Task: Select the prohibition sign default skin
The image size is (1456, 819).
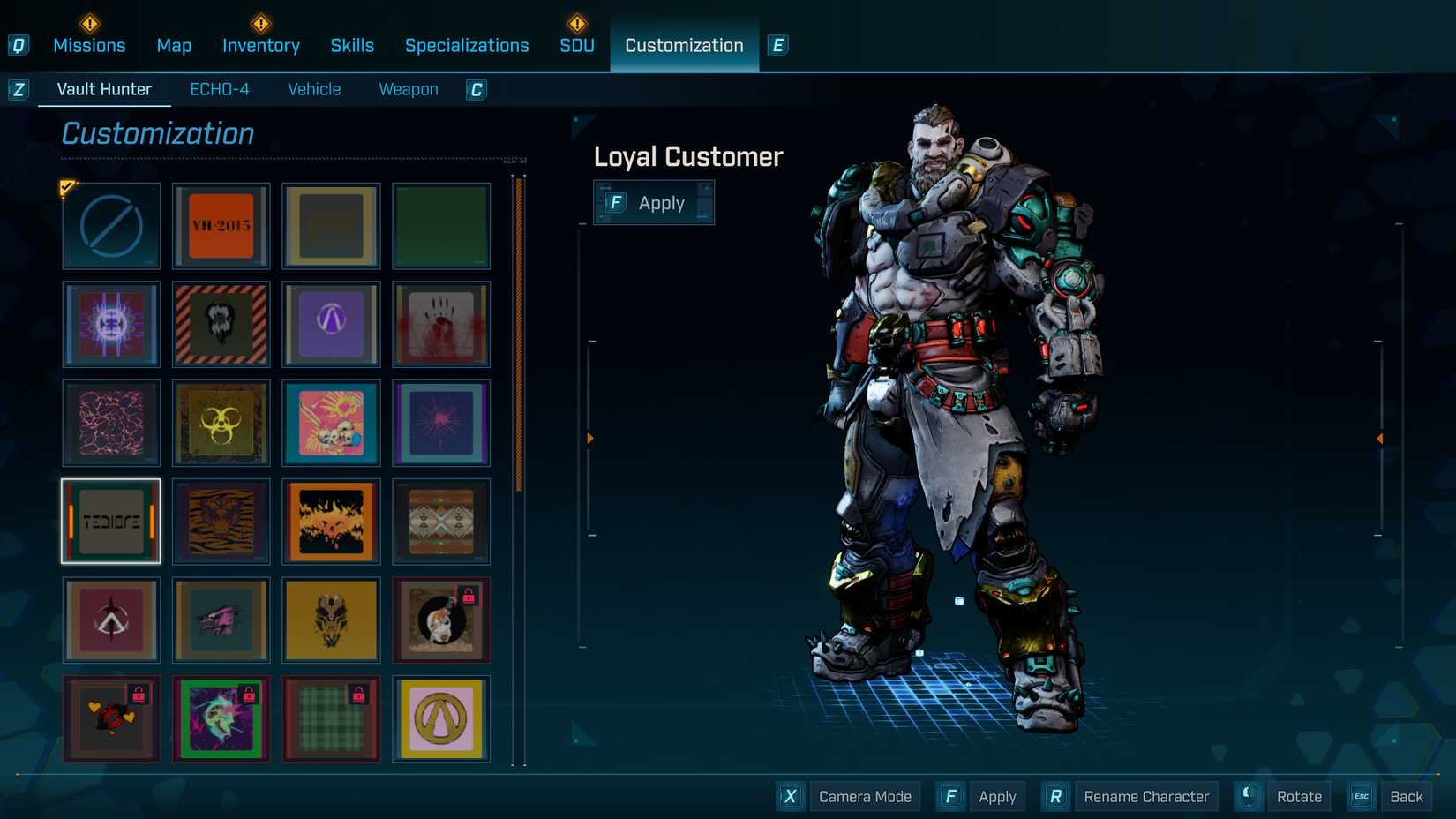Action: [x=110, y=226]
